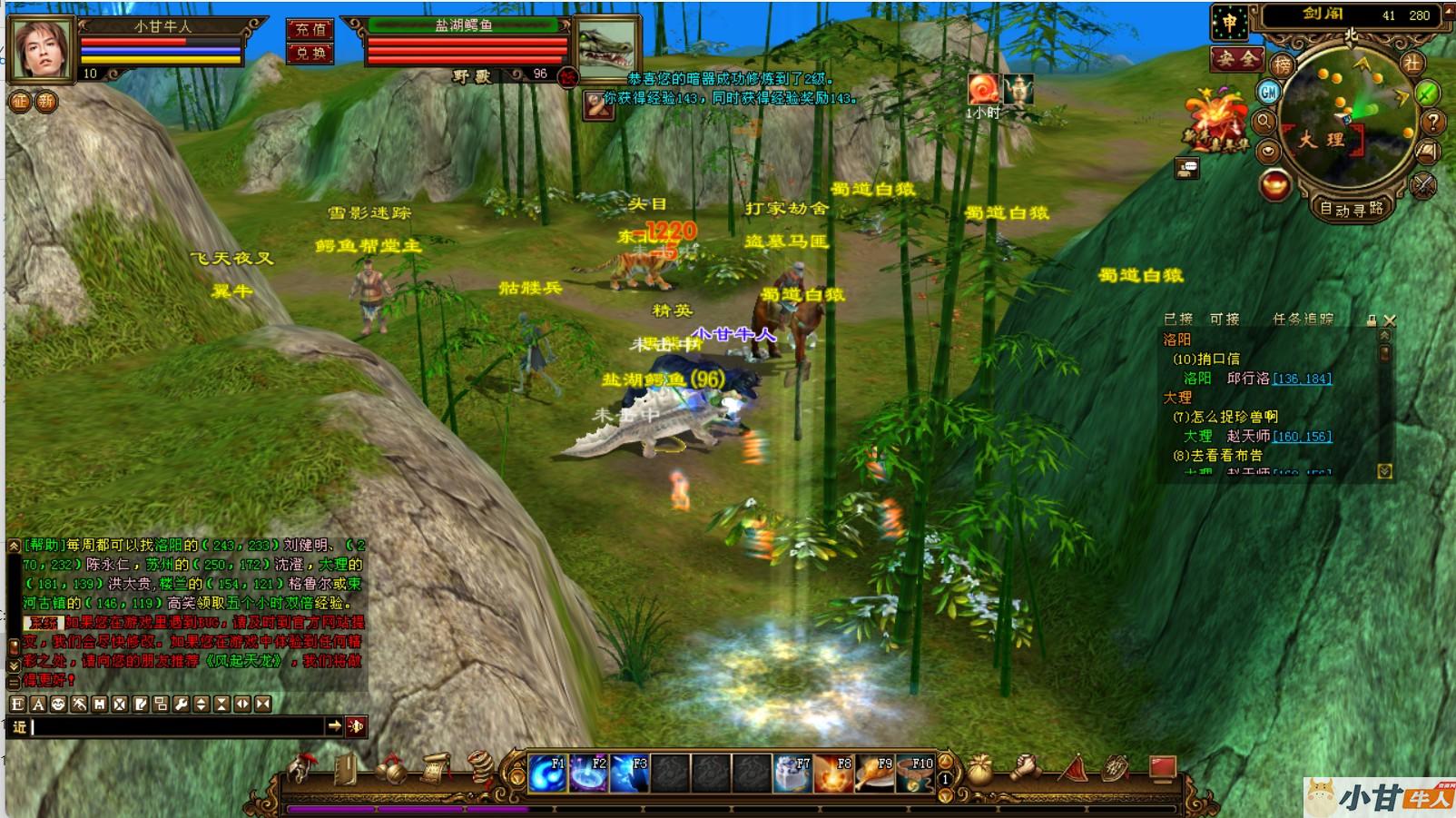Click the 自动寻路 auto-pathfinding button

click(x=1351, y=209)
